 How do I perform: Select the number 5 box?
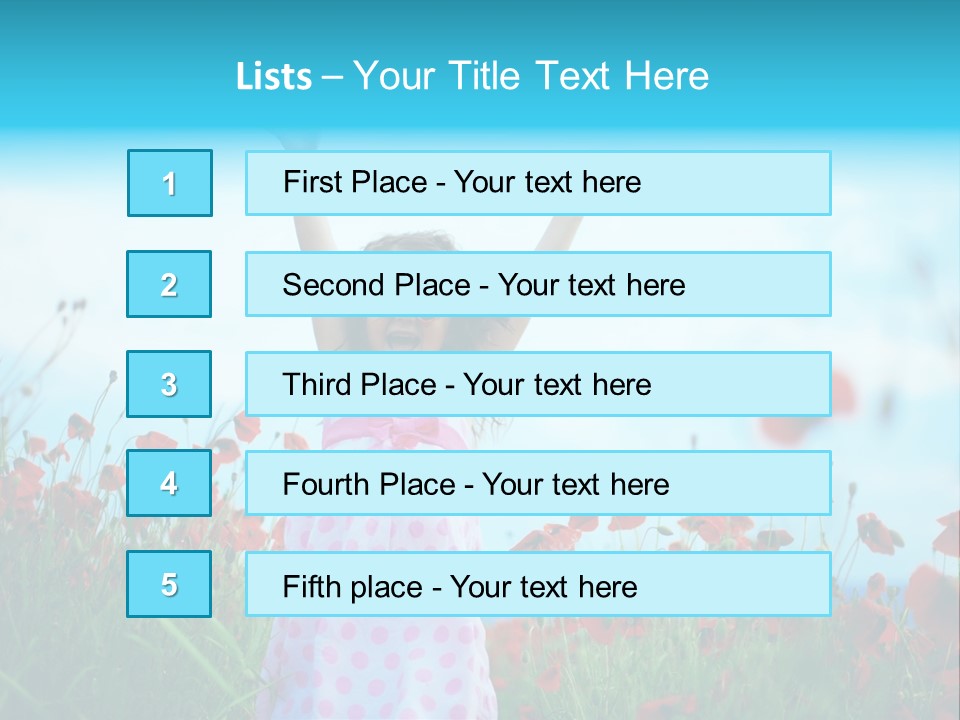point(169,584)
